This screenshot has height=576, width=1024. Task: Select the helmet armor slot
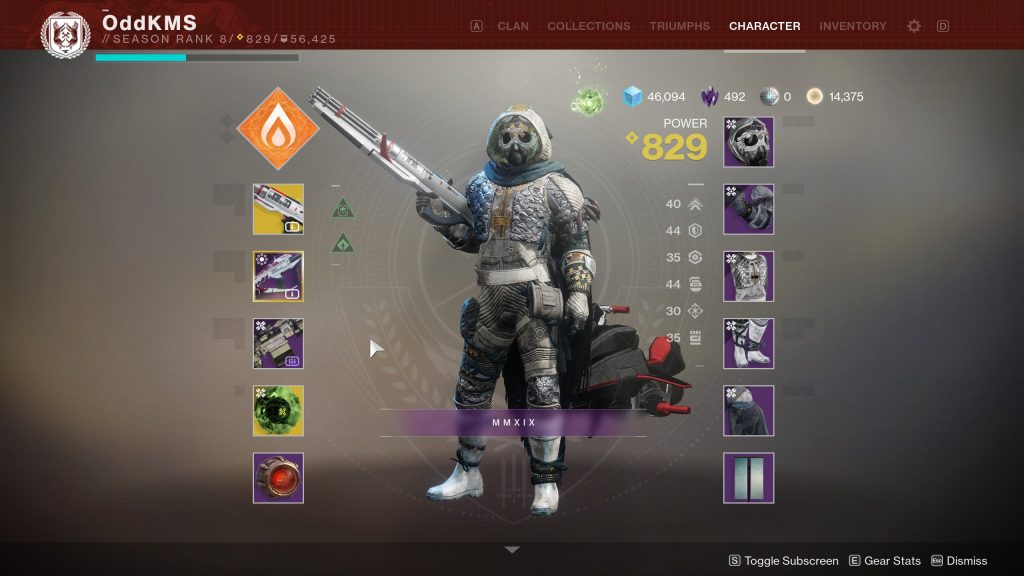pos(748,142)
